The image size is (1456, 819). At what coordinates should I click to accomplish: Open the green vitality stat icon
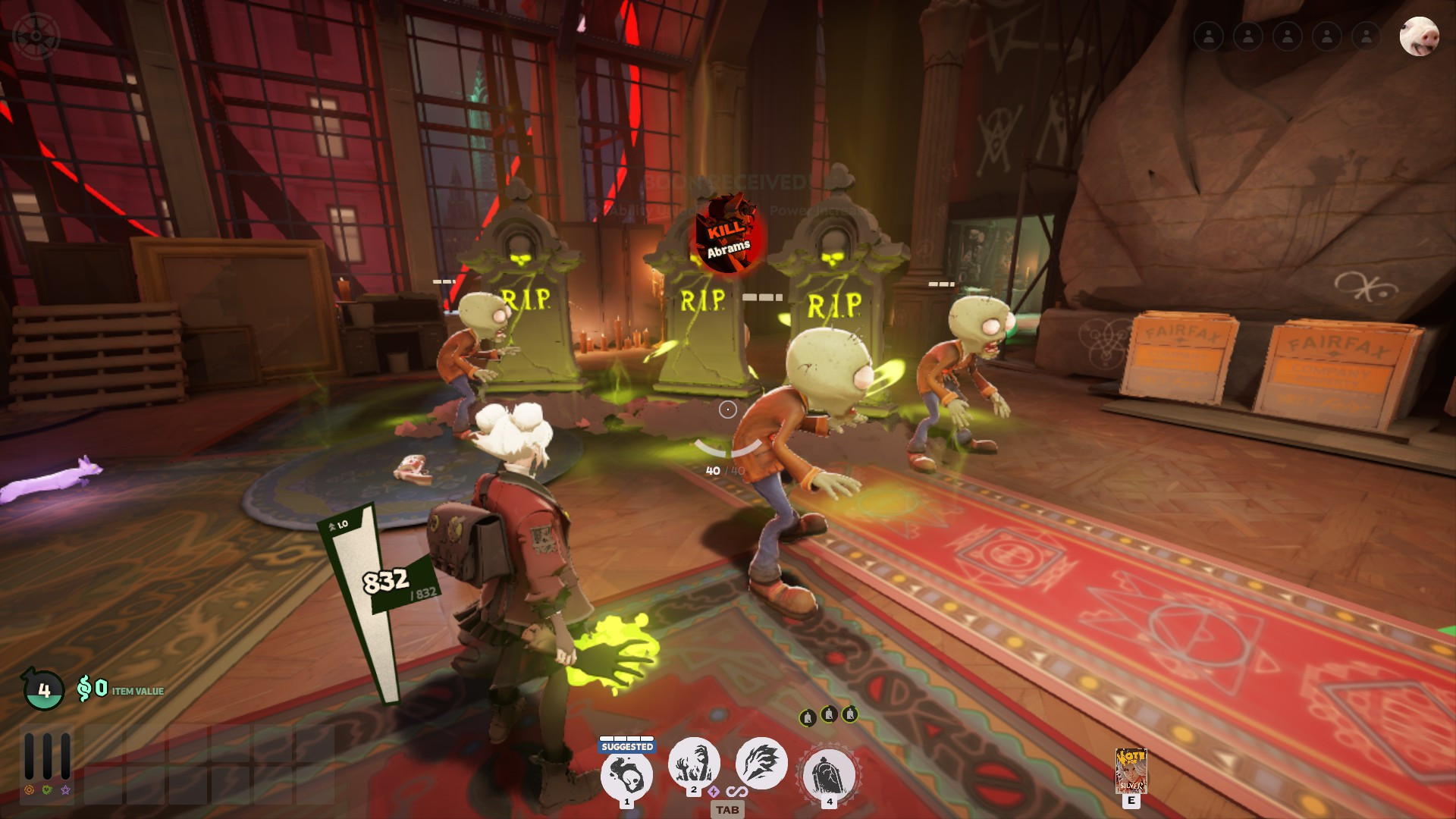(x=47, y=790)
